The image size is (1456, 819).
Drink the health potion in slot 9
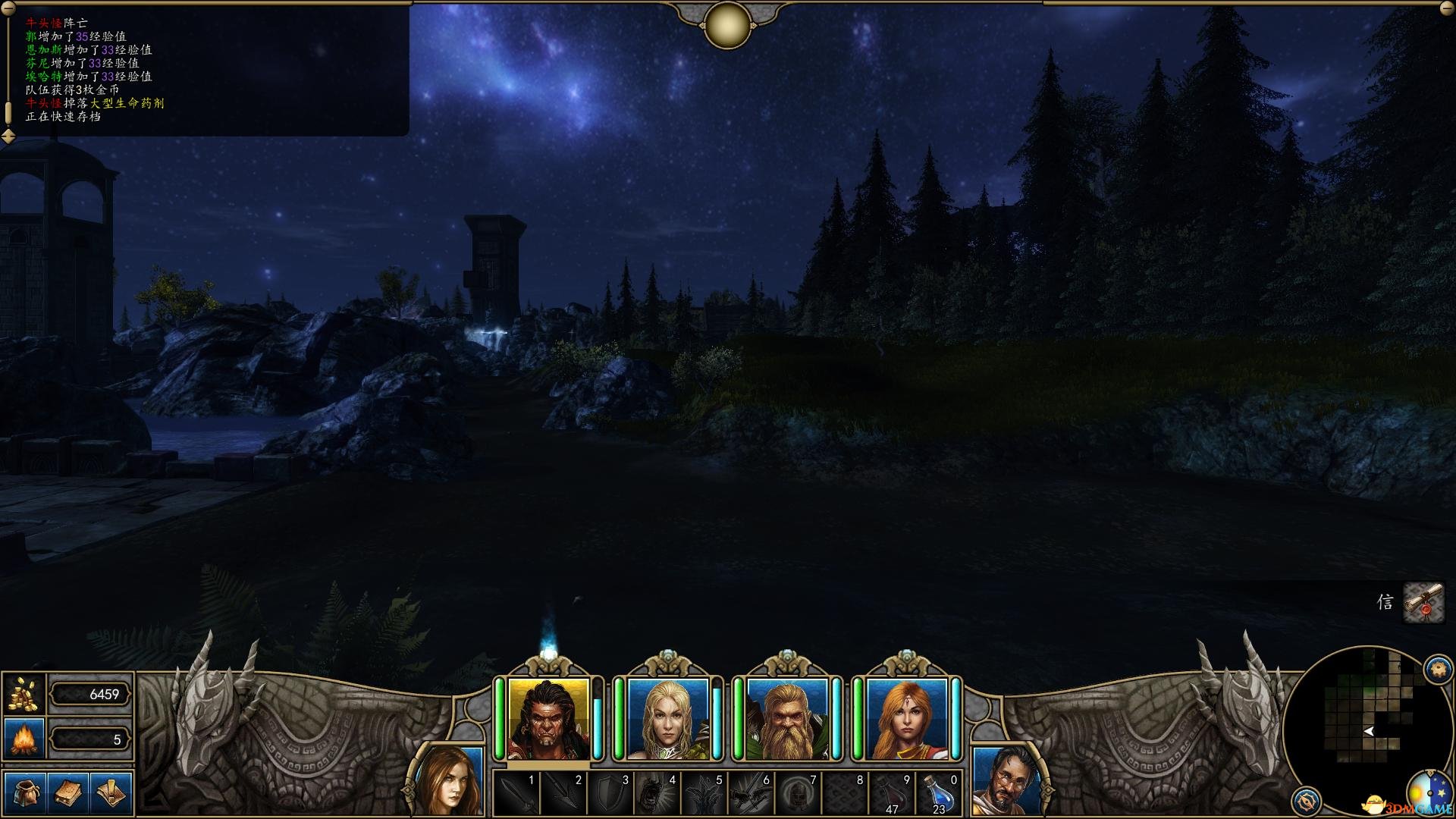pos(893,794)
